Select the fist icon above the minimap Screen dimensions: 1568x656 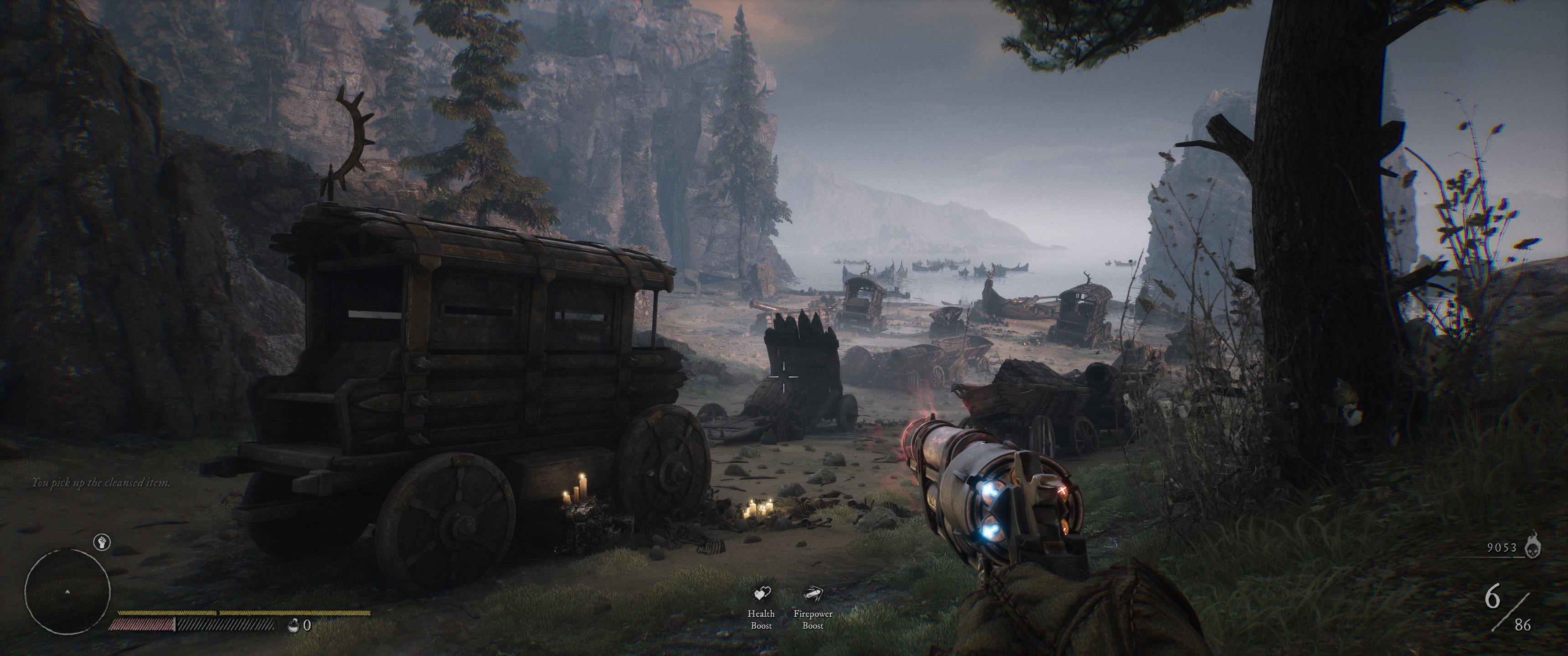(x=102, y=542)
